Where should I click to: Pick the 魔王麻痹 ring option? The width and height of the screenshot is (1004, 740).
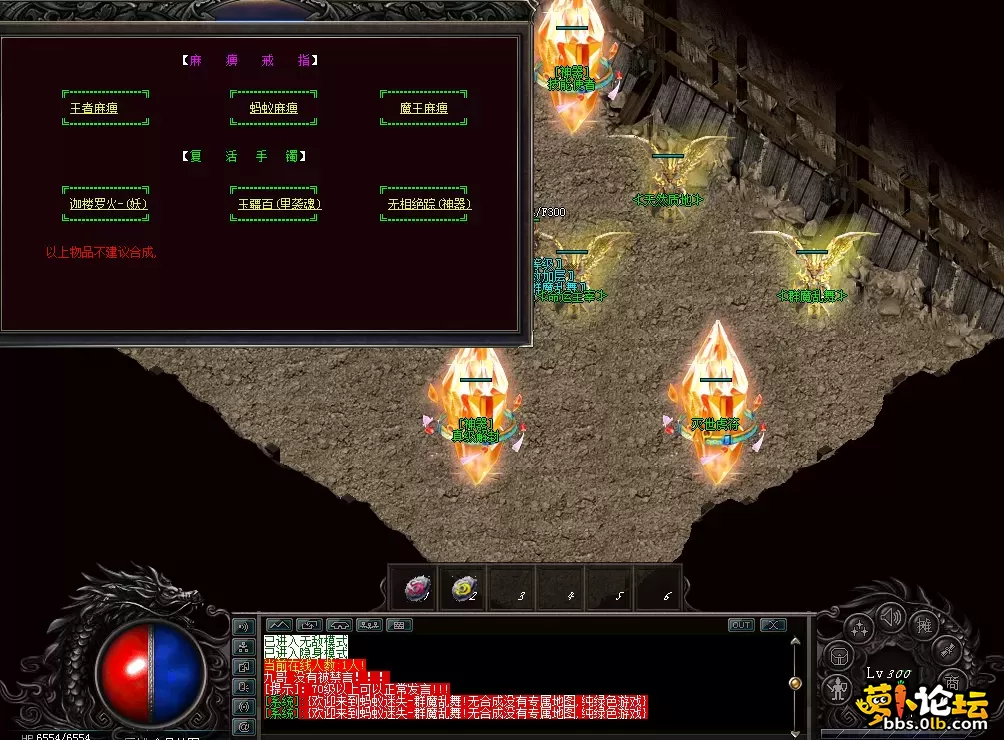pyautogui.click(x=423, y=108)
